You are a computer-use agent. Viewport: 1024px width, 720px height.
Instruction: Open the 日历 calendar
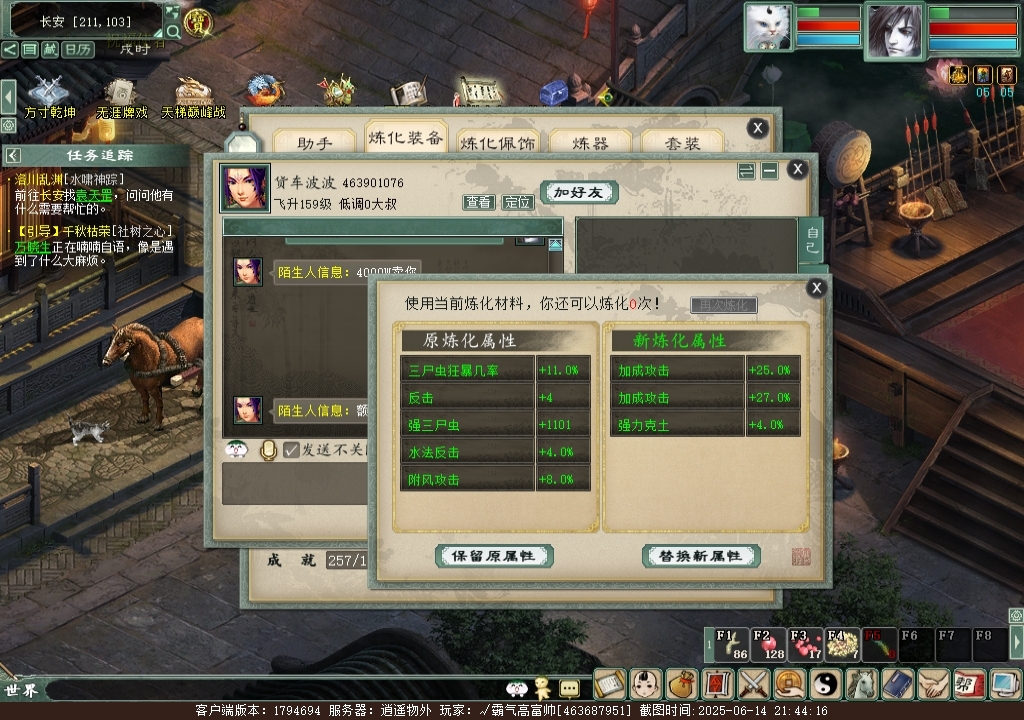click(77, 49)
